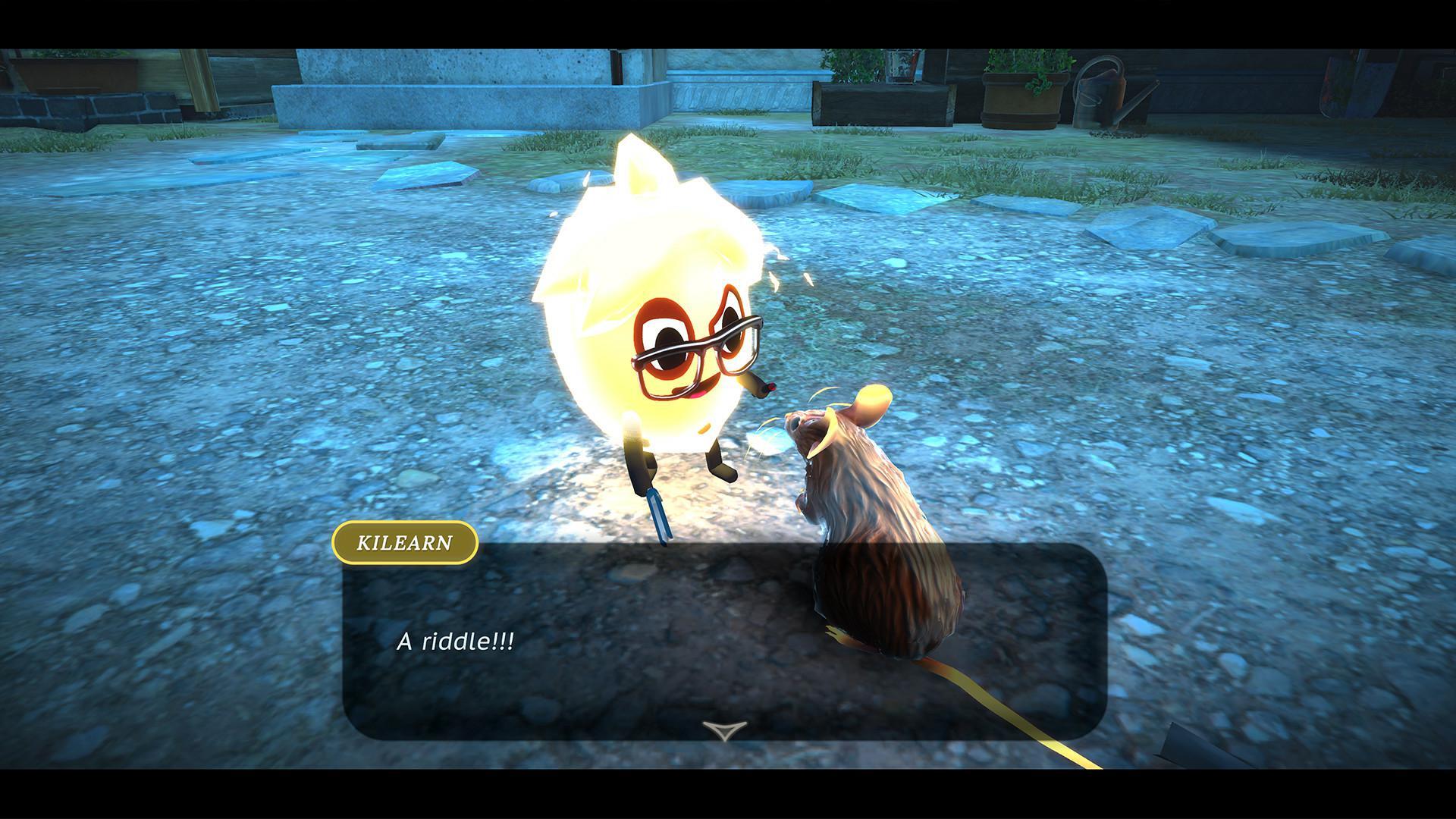1456x819 pixels.
Task: Select the KILEARN name plate
Action: pyautogui.click(x=406, y=541)
